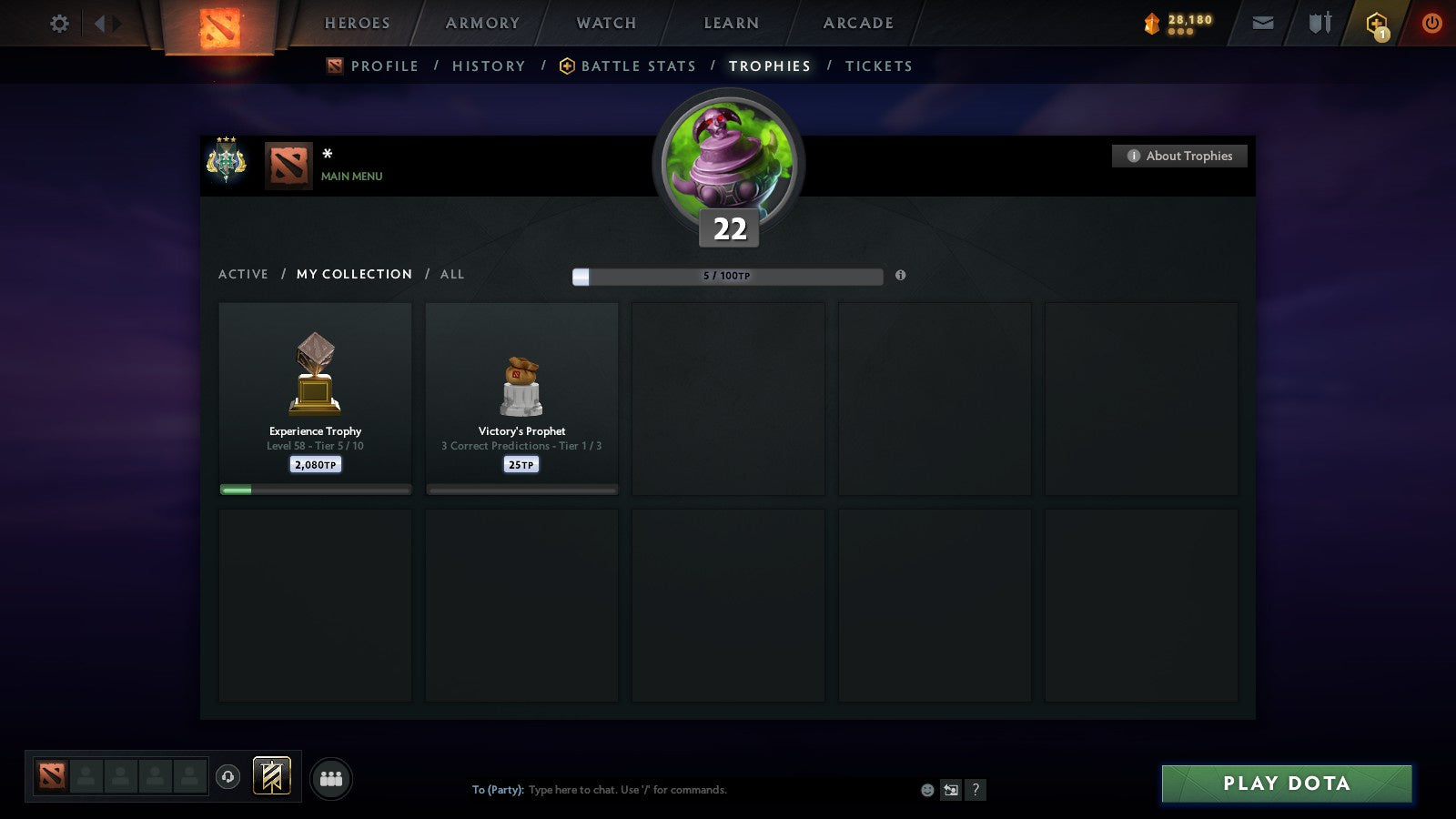Filter trophies using the All option
This screenshot has height=819, width=1456.
point(452,274)
